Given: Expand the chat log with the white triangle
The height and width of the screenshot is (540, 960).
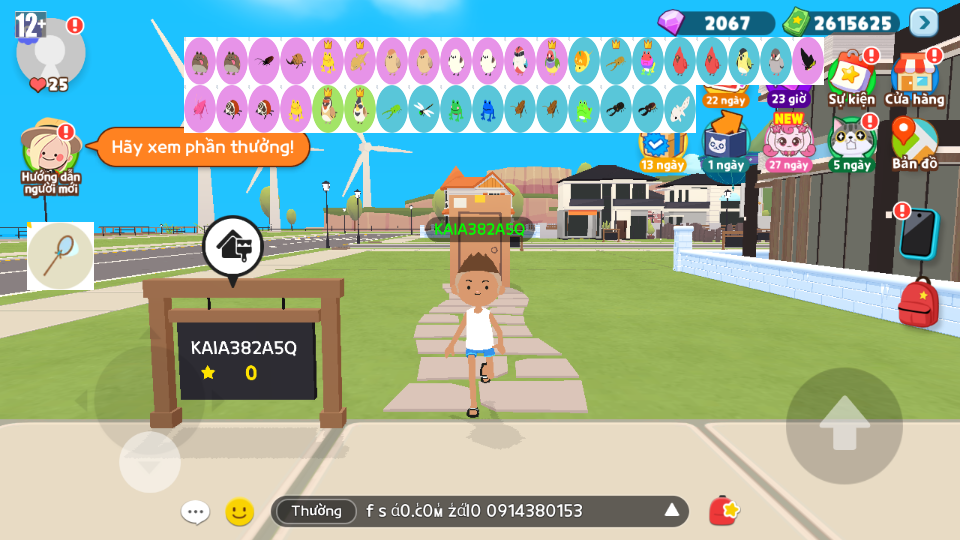Looking at the screenshot, I should tap(671, 511).
